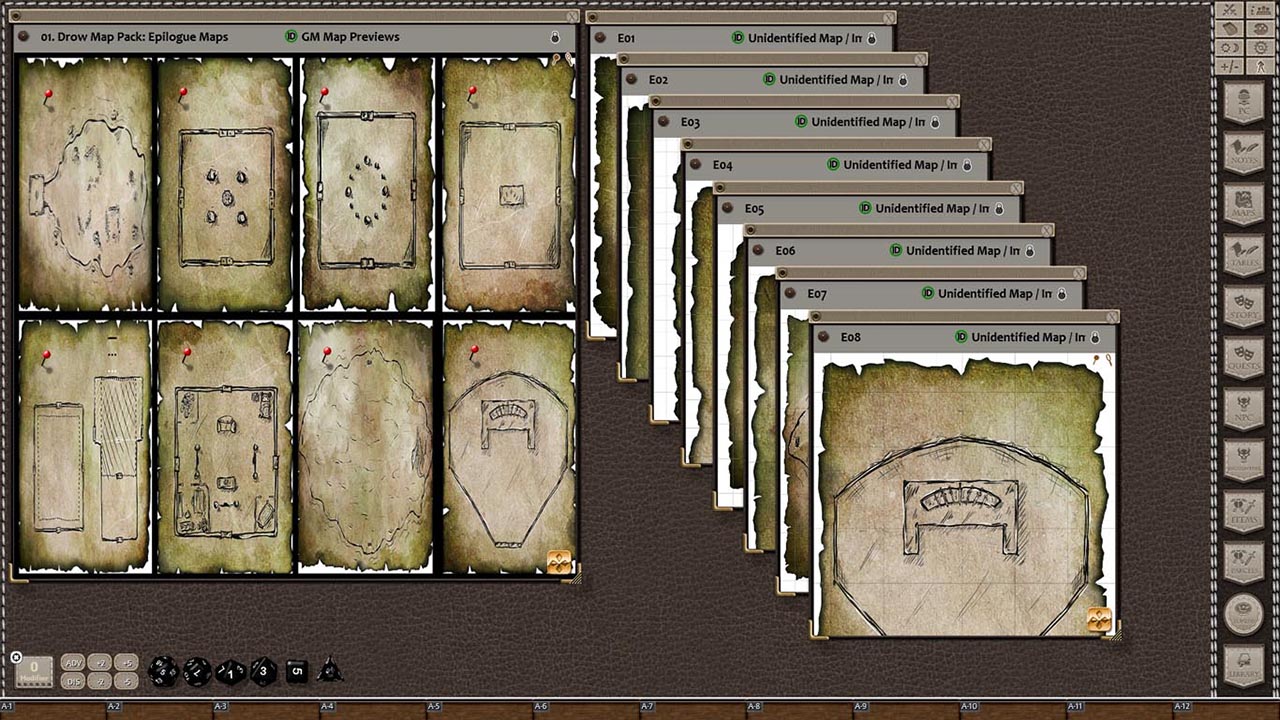Toggle the lock on the Epilogue Maps window

[557, 37]
